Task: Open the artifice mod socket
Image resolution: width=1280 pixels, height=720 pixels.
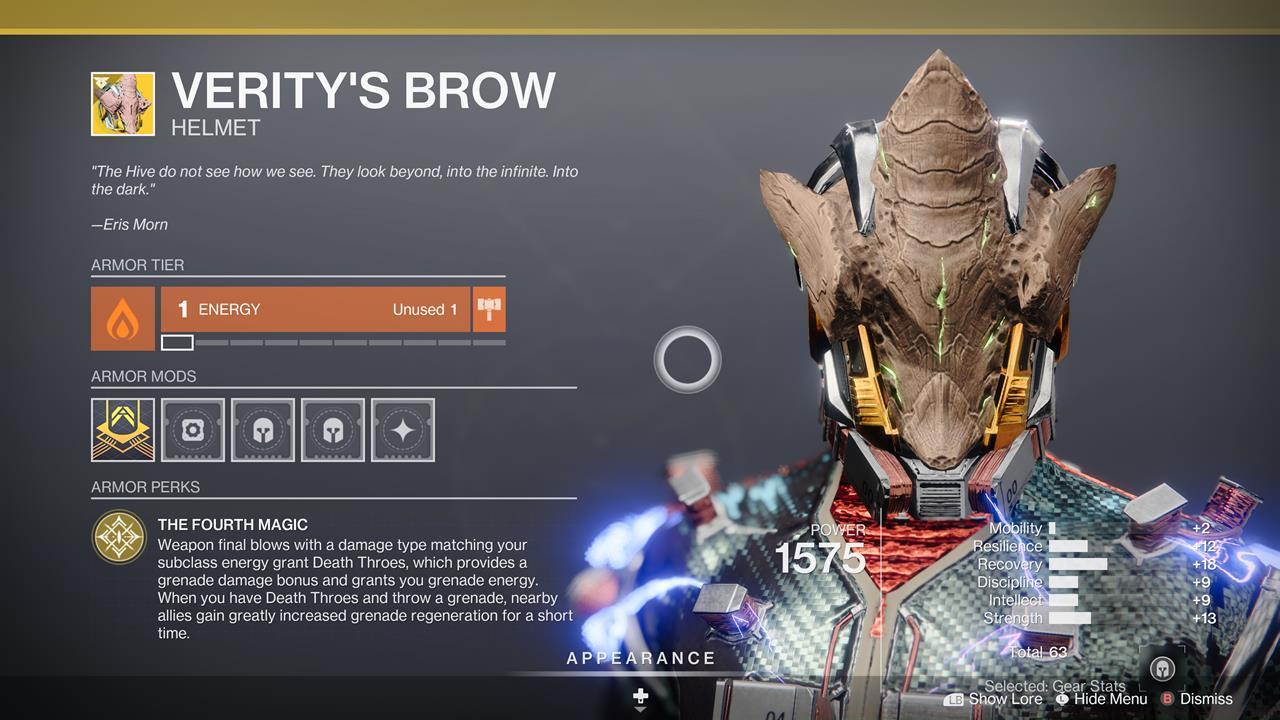Action: [x=402, y=429]
